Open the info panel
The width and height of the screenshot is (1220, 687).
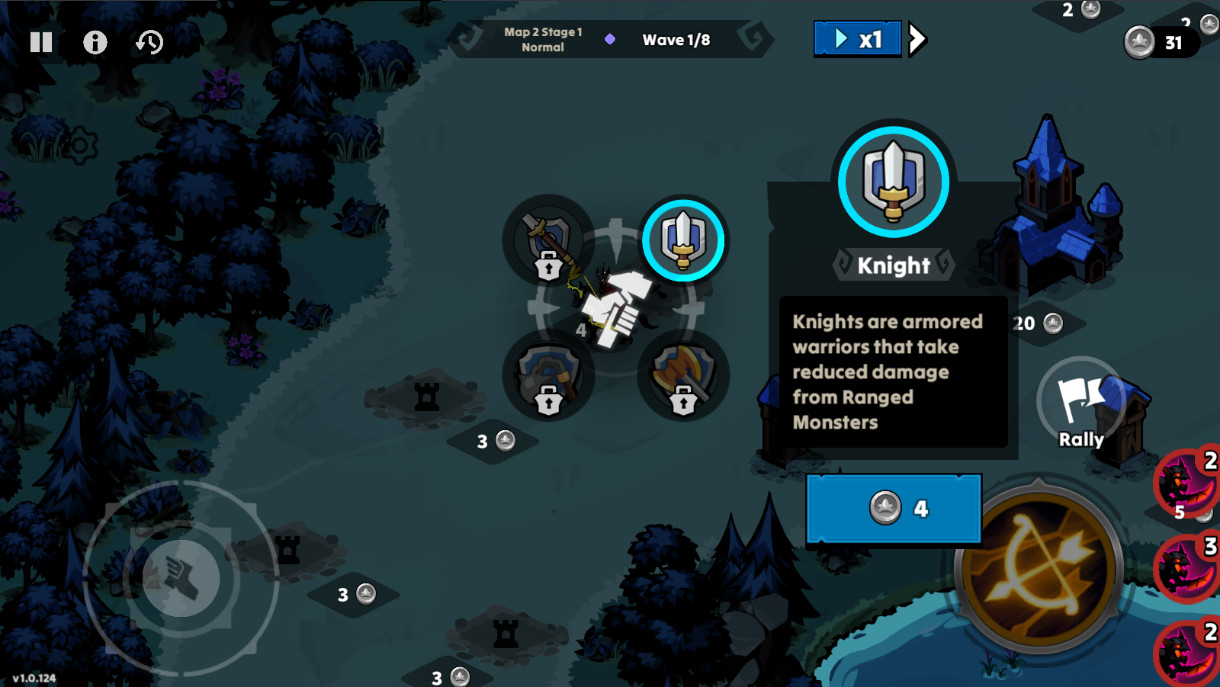point(95,42)
